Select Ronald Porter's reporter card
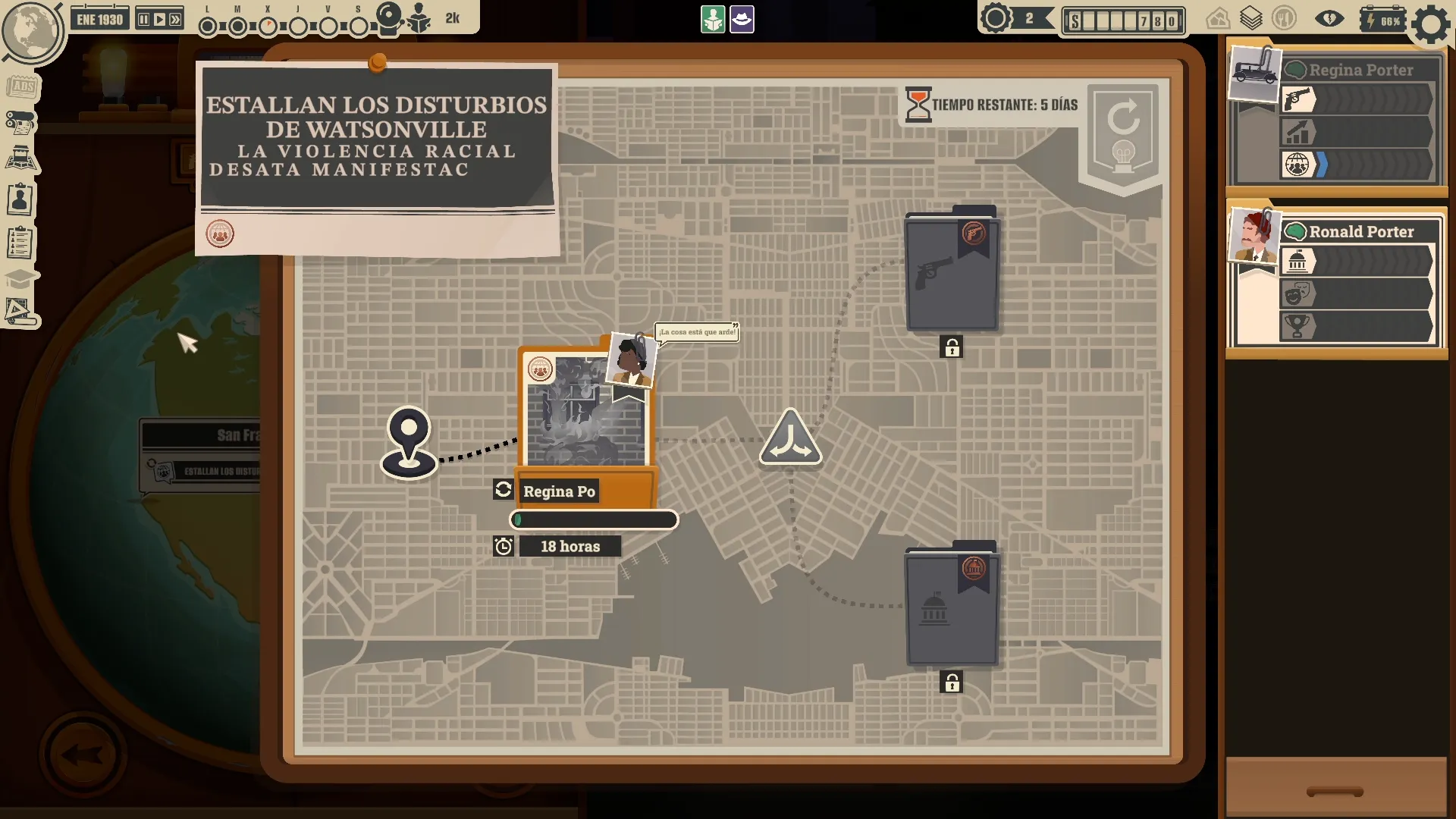 point(1335,277)
